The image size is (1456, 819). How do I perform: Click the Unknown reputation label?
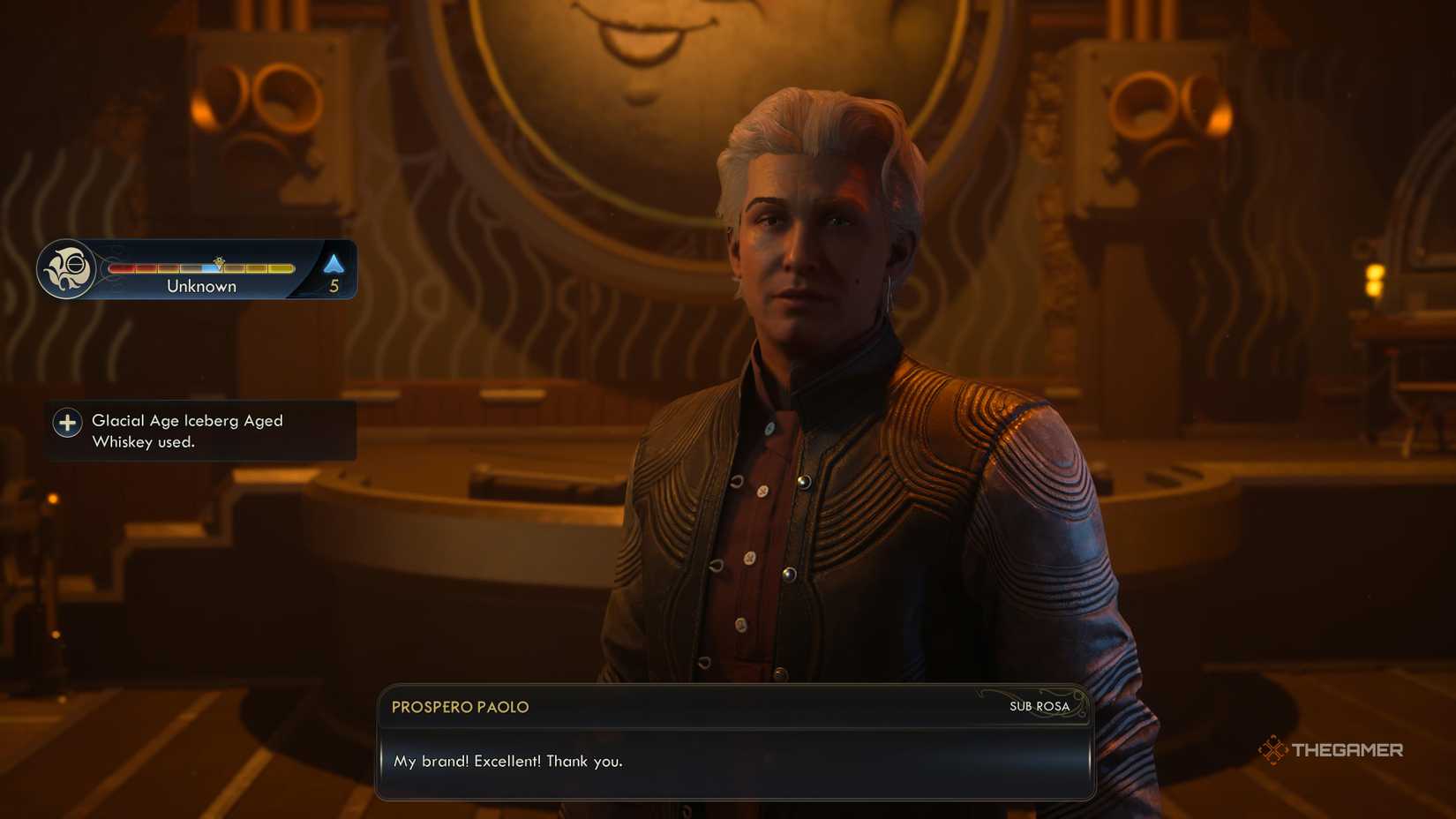point(200,285)
